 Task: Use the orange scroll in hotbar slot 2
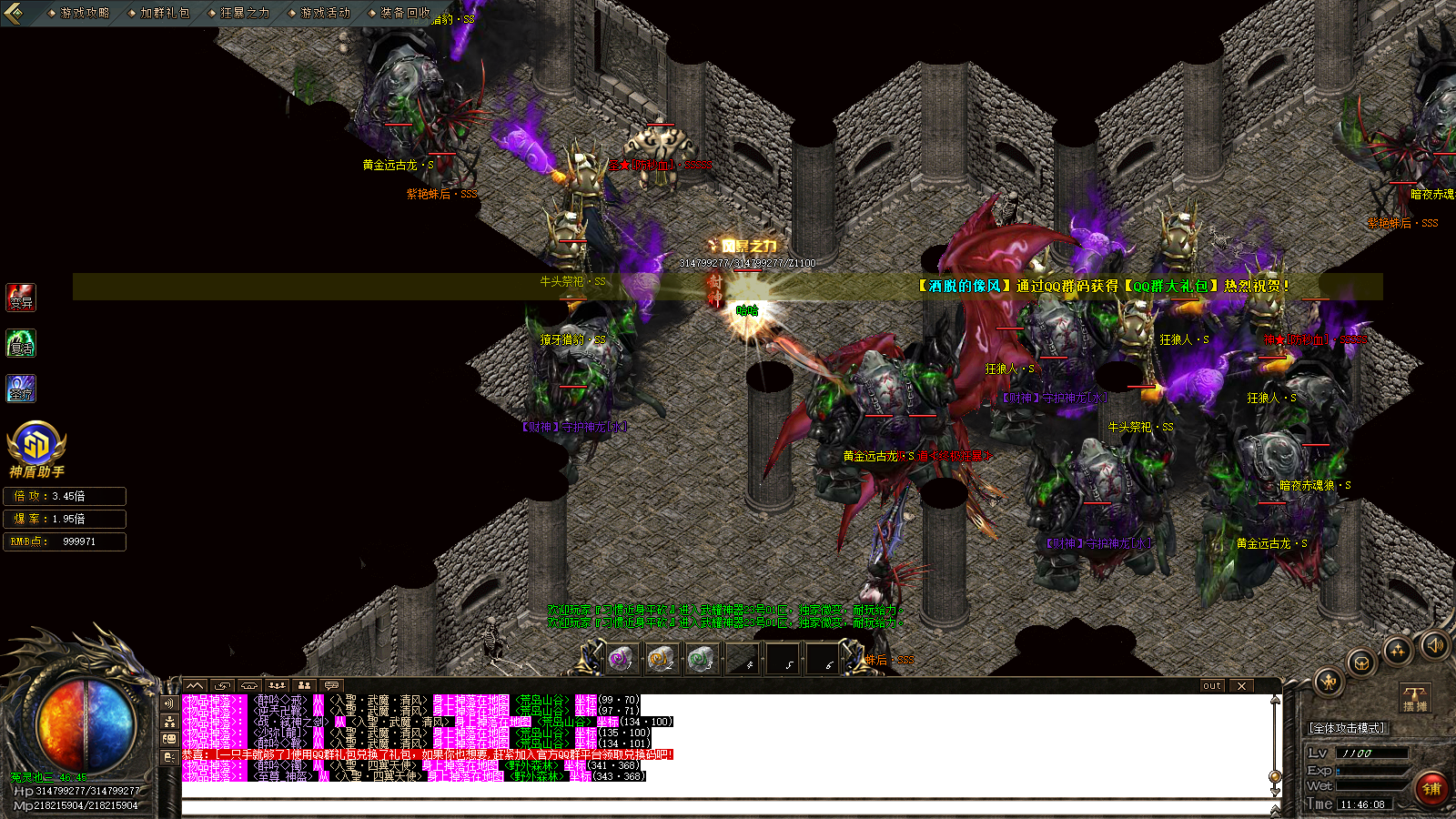[x=661, y=658]
